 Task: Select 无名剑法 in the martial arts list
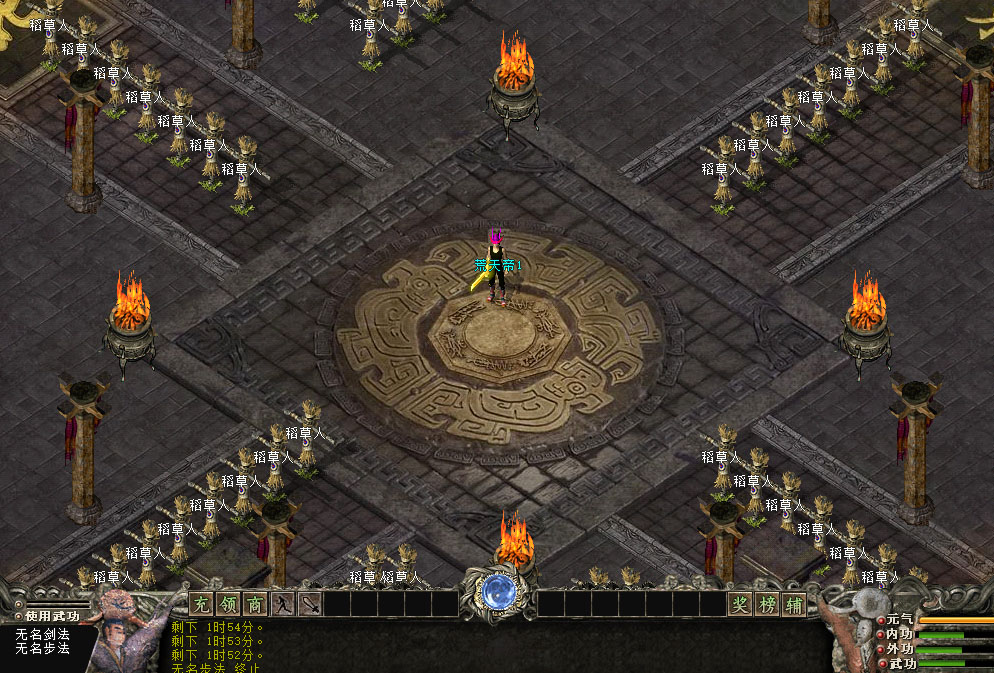click(42, 634)
